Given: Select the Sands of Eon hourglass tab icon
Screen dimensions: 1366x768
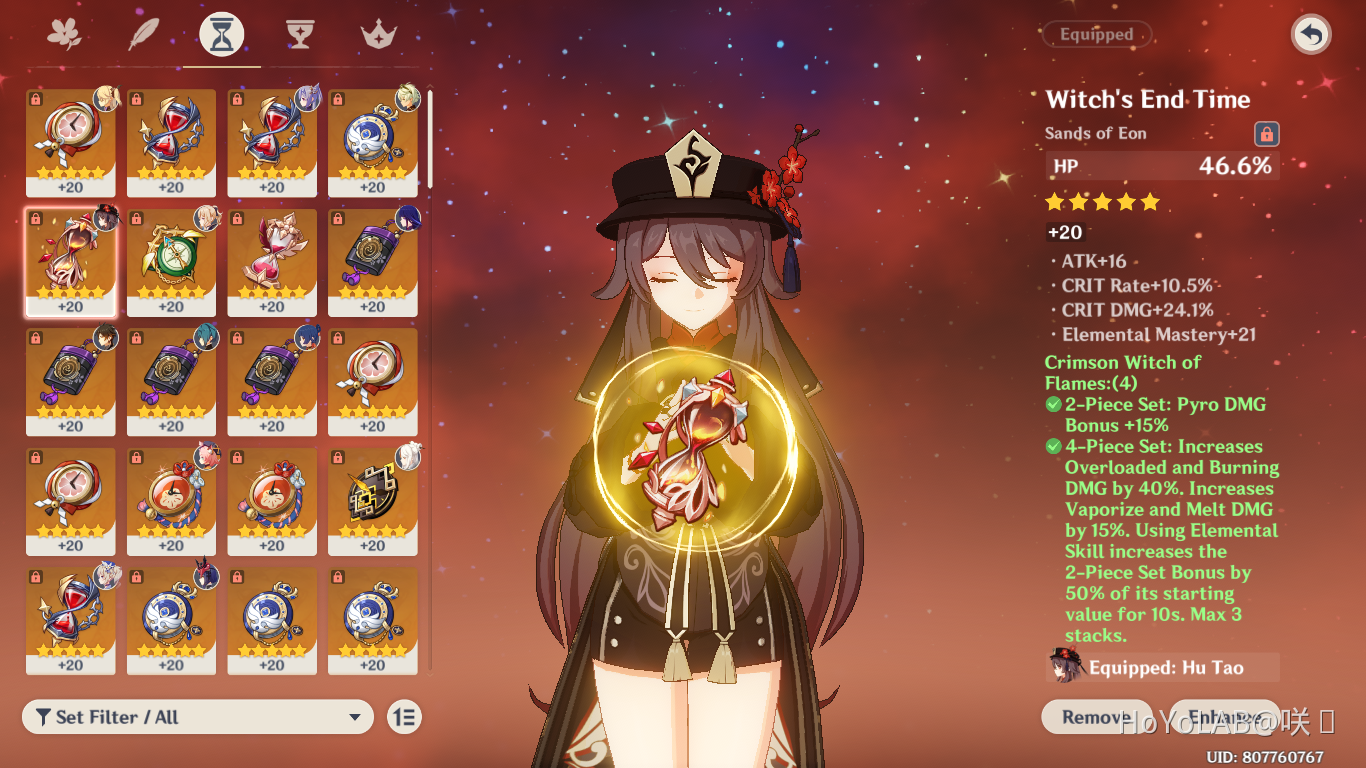Looking at the screenshot, I should [x=221, y=33].
